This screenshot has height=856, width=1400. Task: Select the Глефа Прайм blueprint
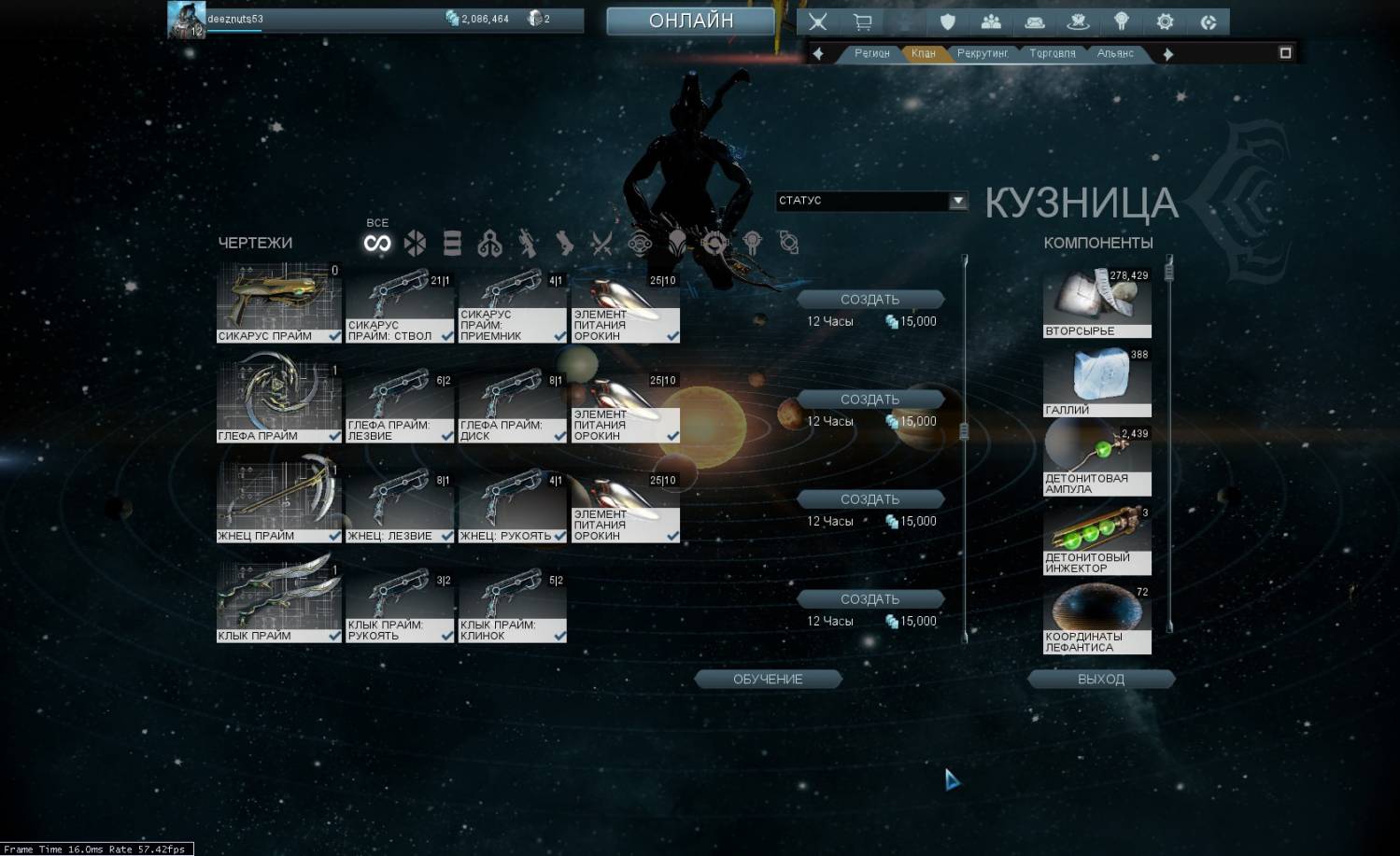[278, 402]
